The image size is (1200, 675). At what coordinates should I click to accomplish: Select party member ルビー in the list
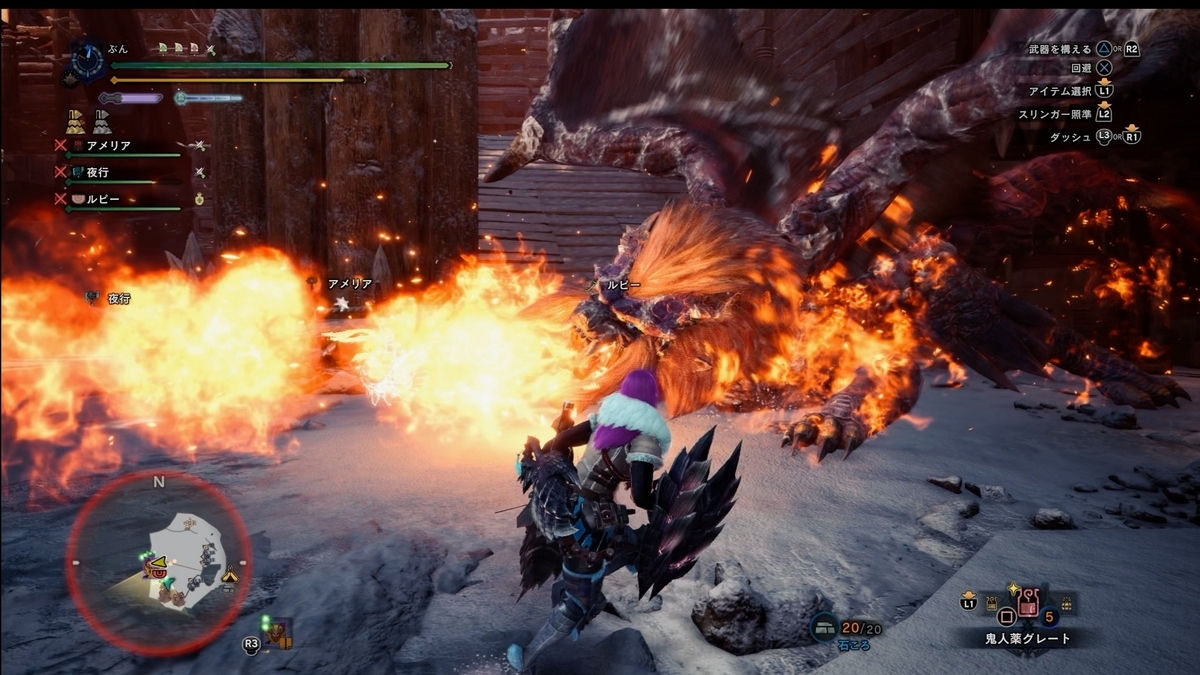pyautogui.click(x=103, y=199)
